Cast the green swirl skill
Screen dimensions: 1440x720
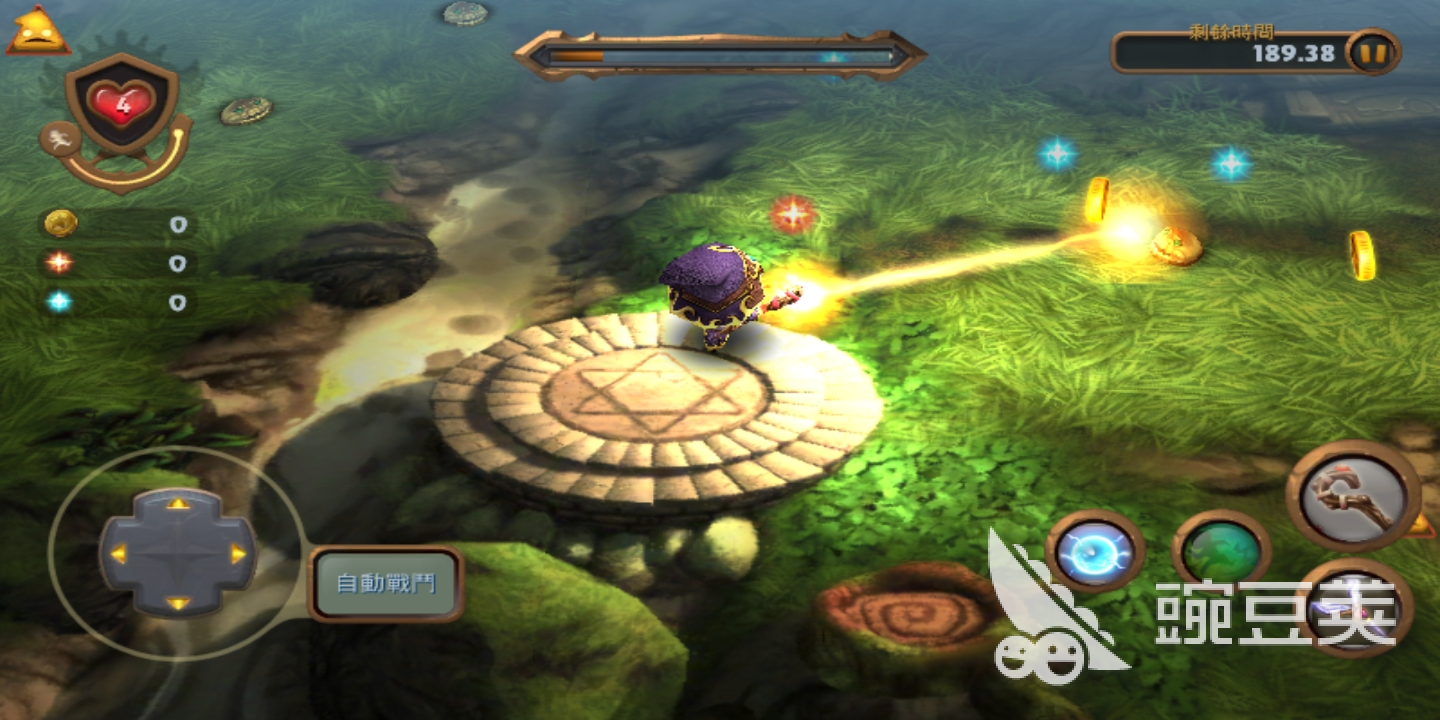click(x=1221, y=551)
